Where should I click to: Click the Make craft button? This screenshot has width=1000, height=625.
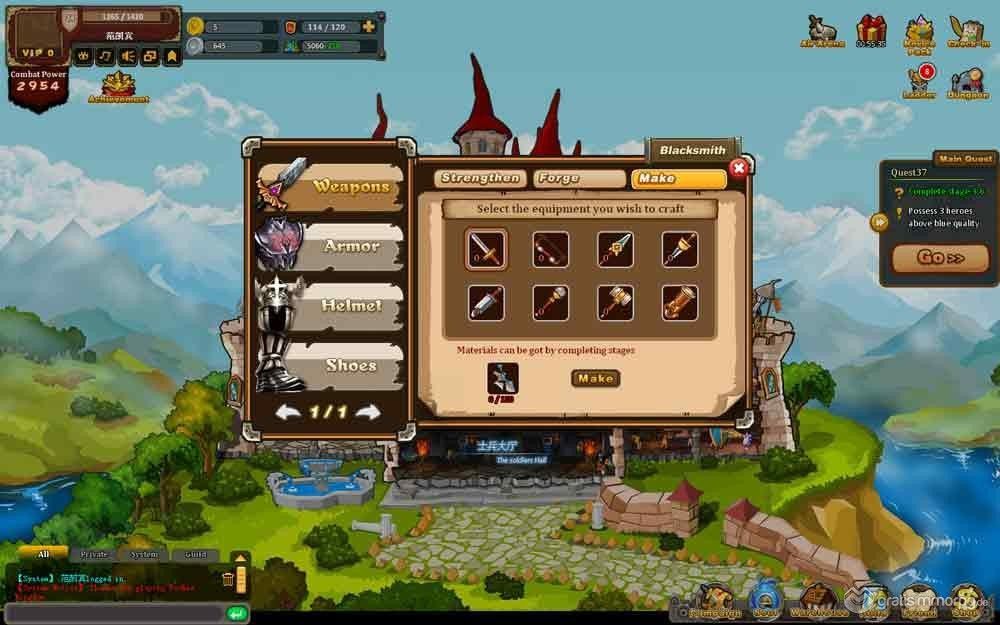(x=595, y=378)
